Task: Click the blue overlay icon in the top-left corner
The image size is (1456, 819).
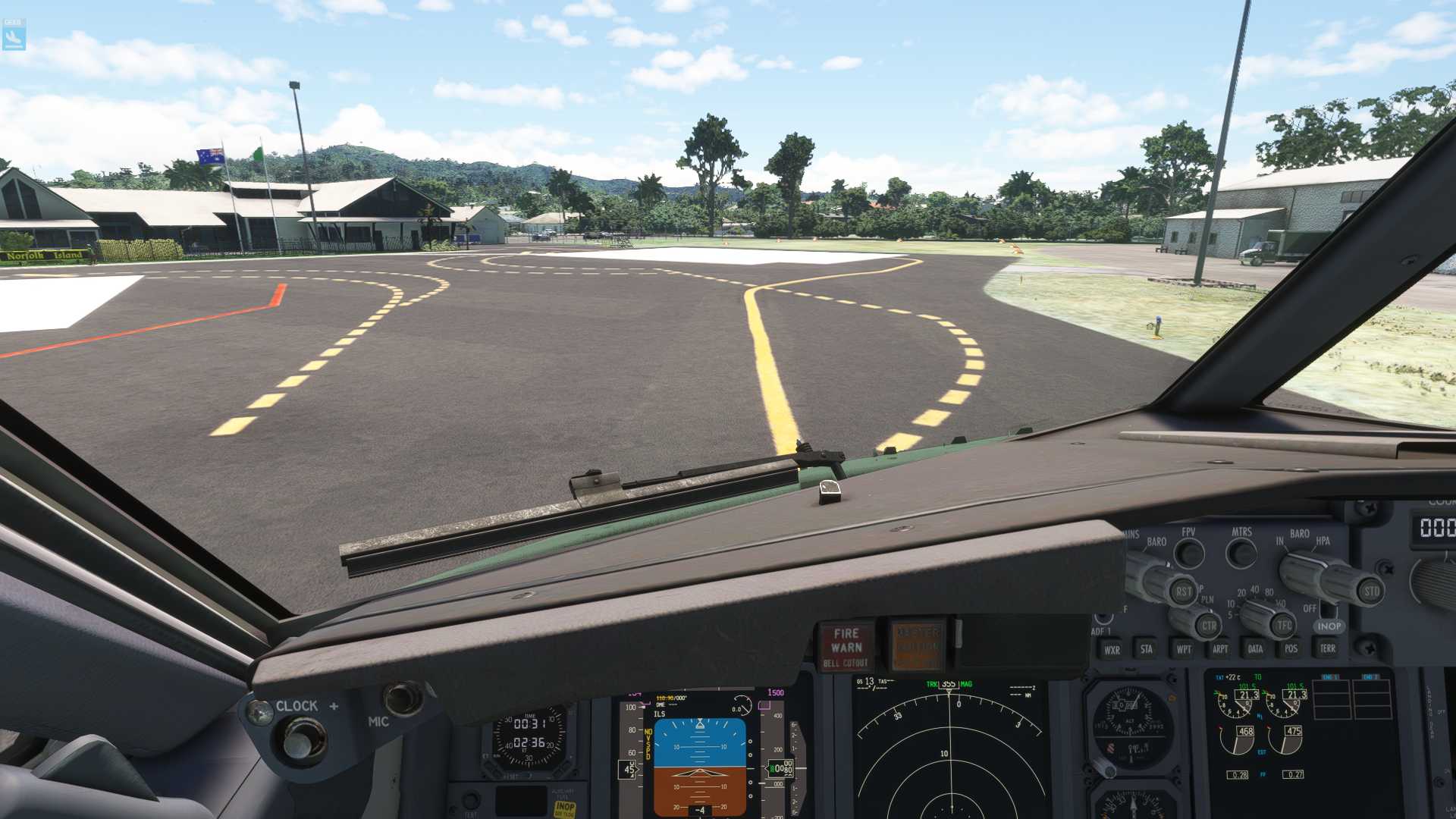Action: (x=15, y=34)
